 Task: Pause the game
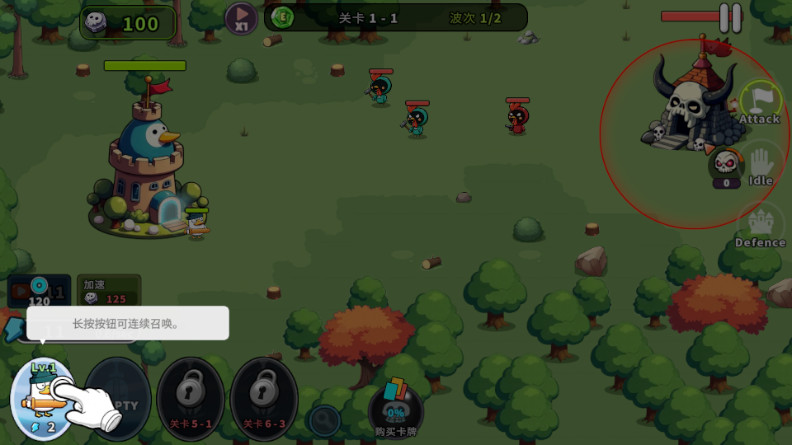point(731,17)
